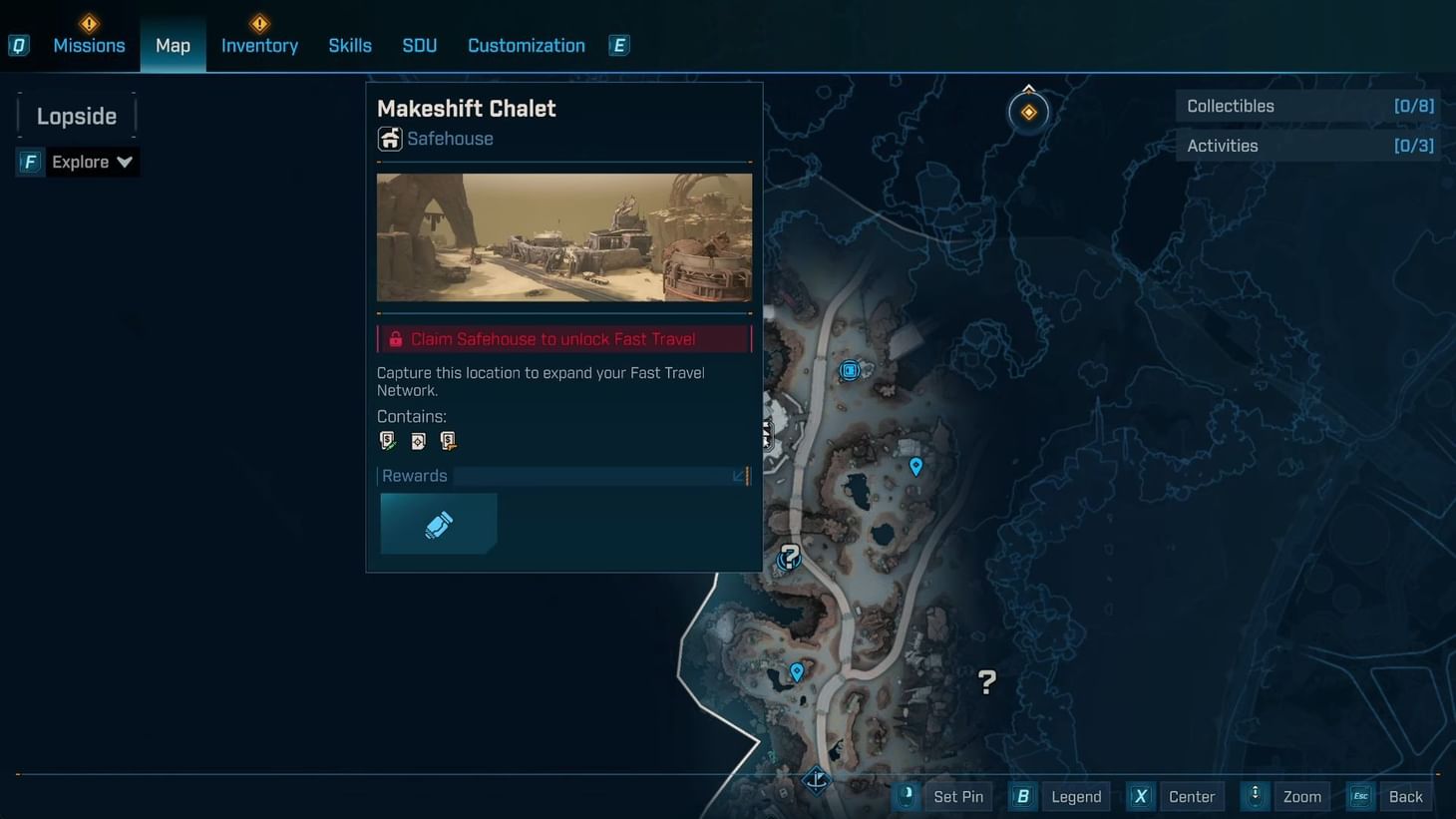Click the third cash-card icon under Contains
The width and height of the screenshot is (1456, 819).
pos(447,440)
